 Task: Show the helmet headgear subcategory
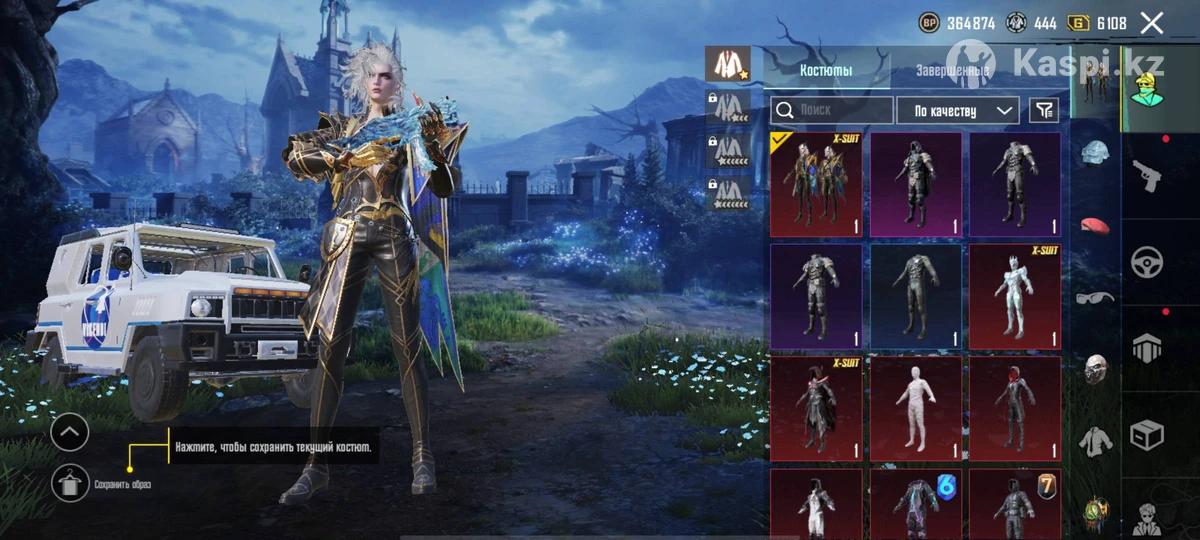pyautogui.click(x=1097, y=153)
